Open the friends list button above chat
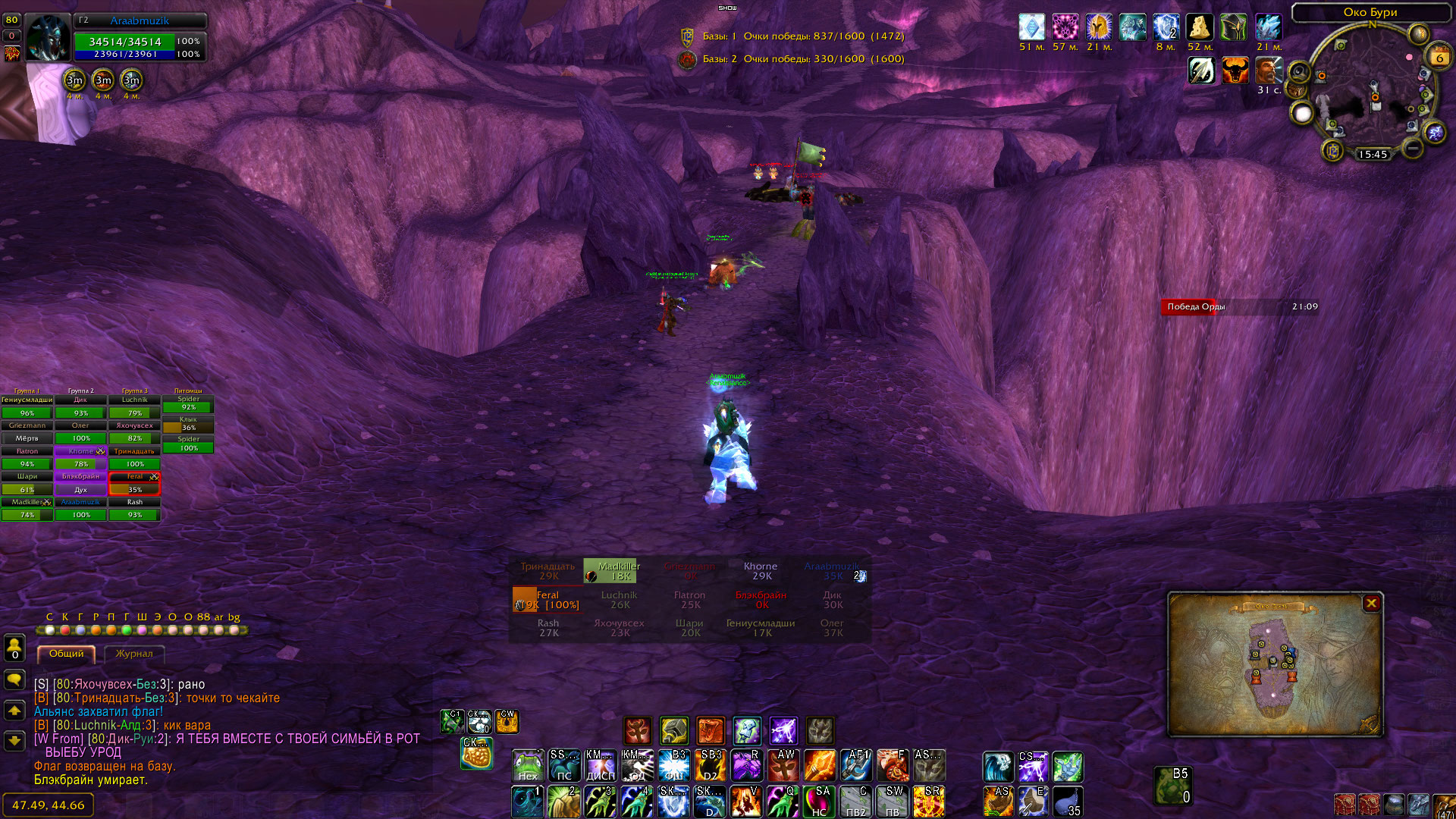The width and height of the screenshot is (1456, 819). [x=14, y=648]
